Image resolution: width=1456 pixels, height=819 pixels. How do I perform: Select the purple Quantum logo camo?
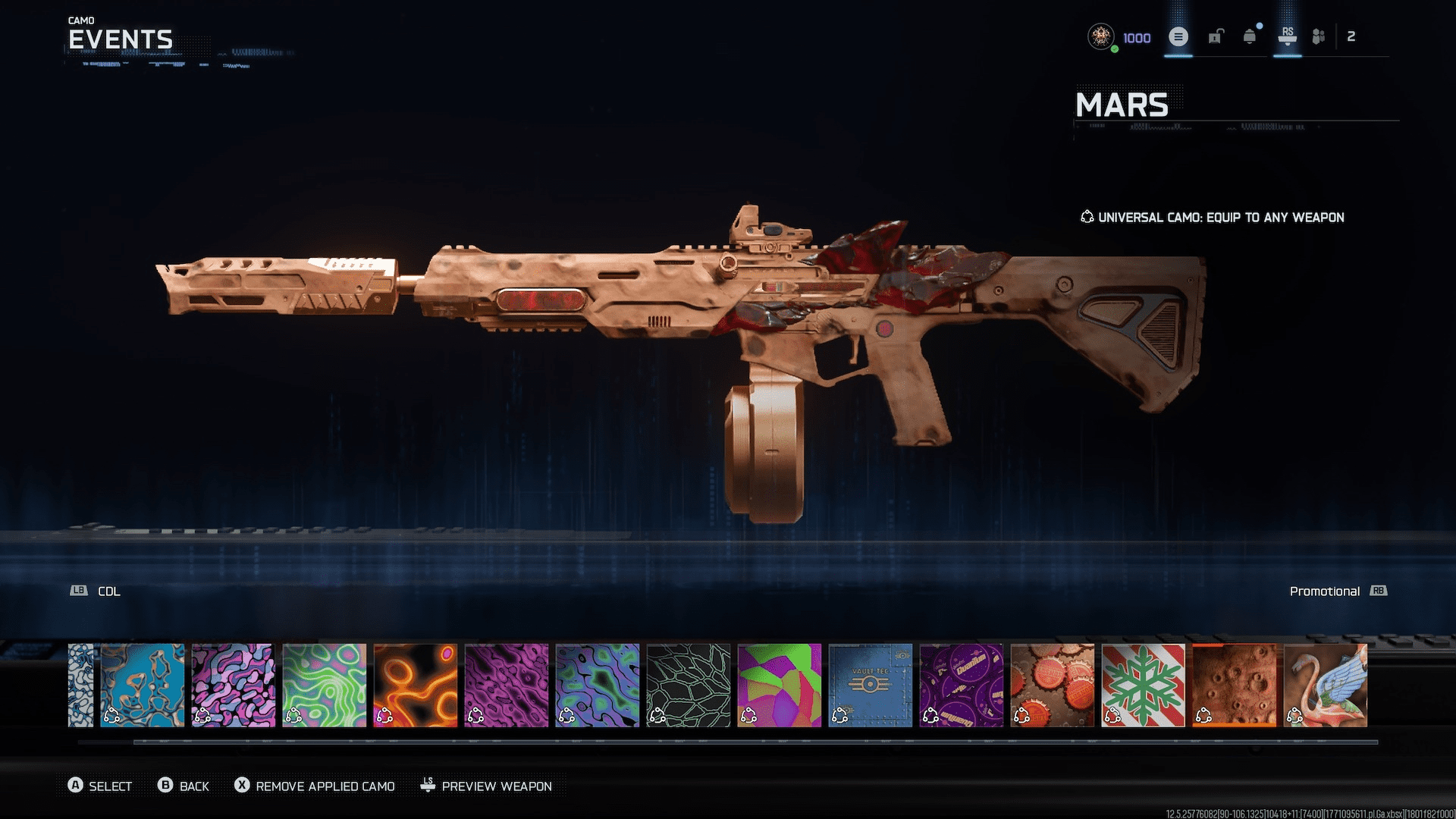pyautogui.click(x=961, y=685)
